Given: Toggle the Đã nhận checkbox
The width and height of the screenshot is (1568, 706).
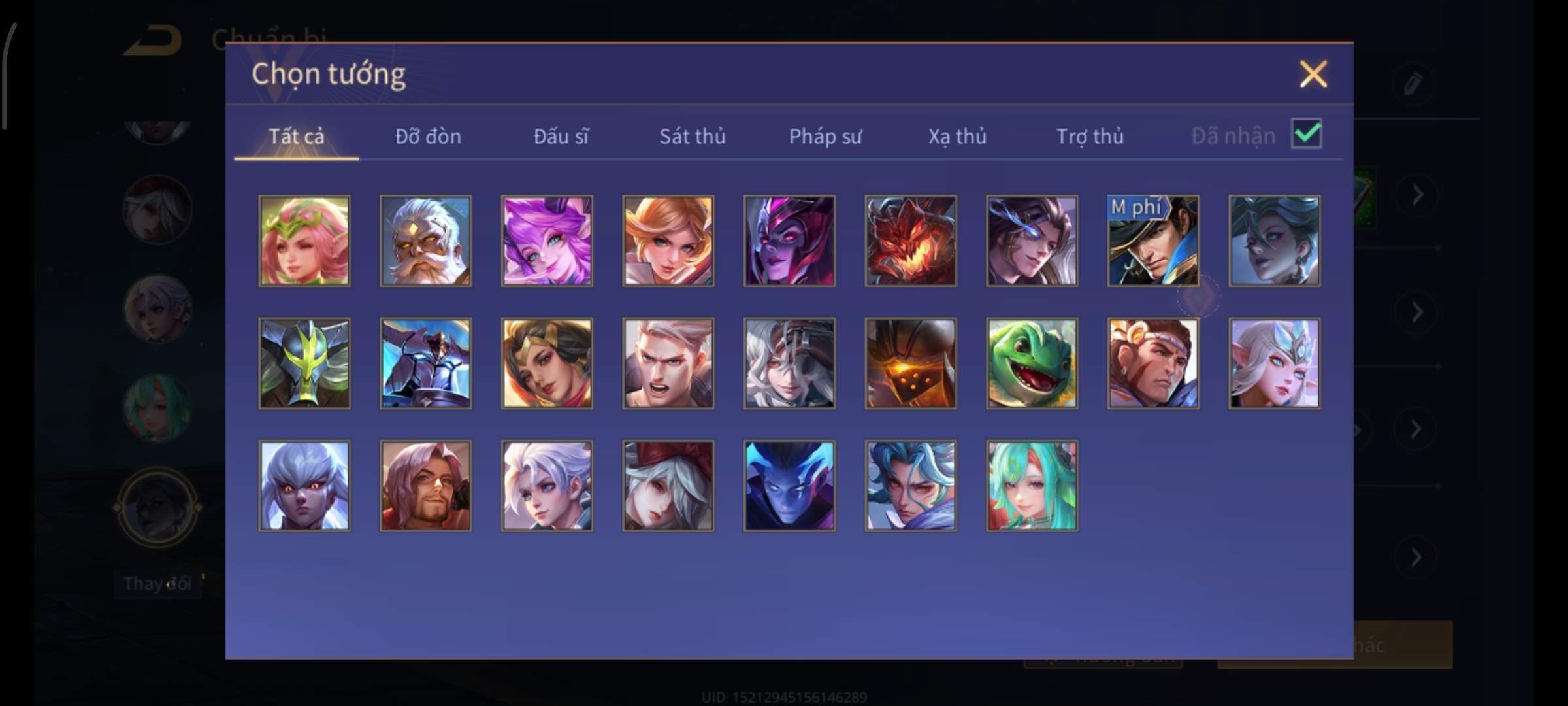Looking at the screenshot, I should tap(1306, 134).
